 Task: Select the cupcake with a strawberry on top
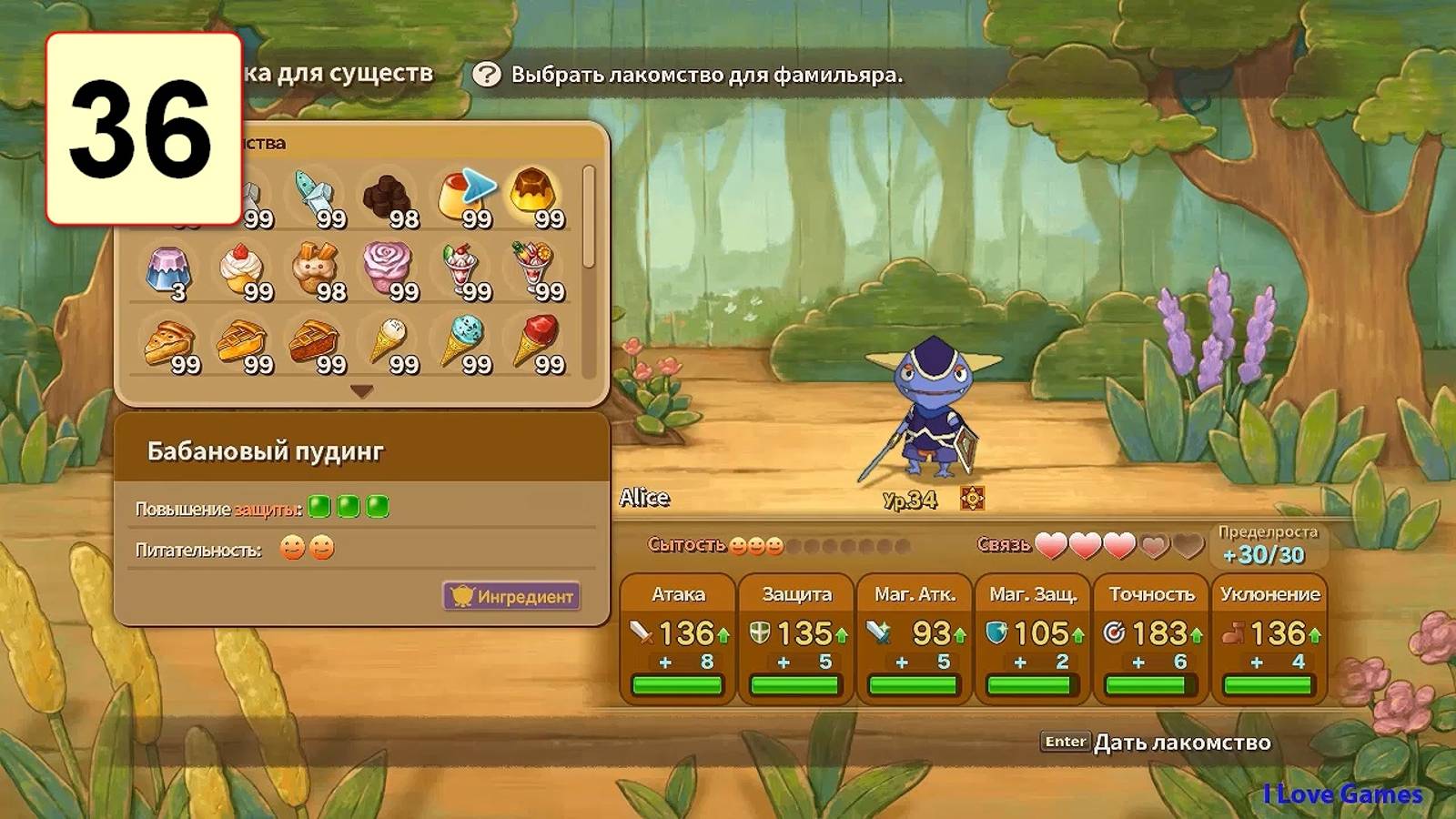242,269
